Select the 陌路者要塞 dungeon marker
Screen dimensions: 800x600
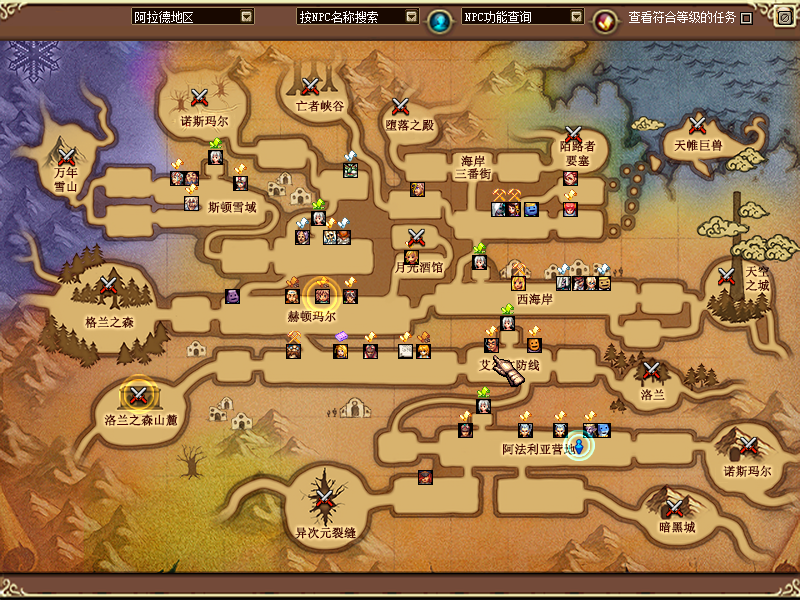point(573,135)
